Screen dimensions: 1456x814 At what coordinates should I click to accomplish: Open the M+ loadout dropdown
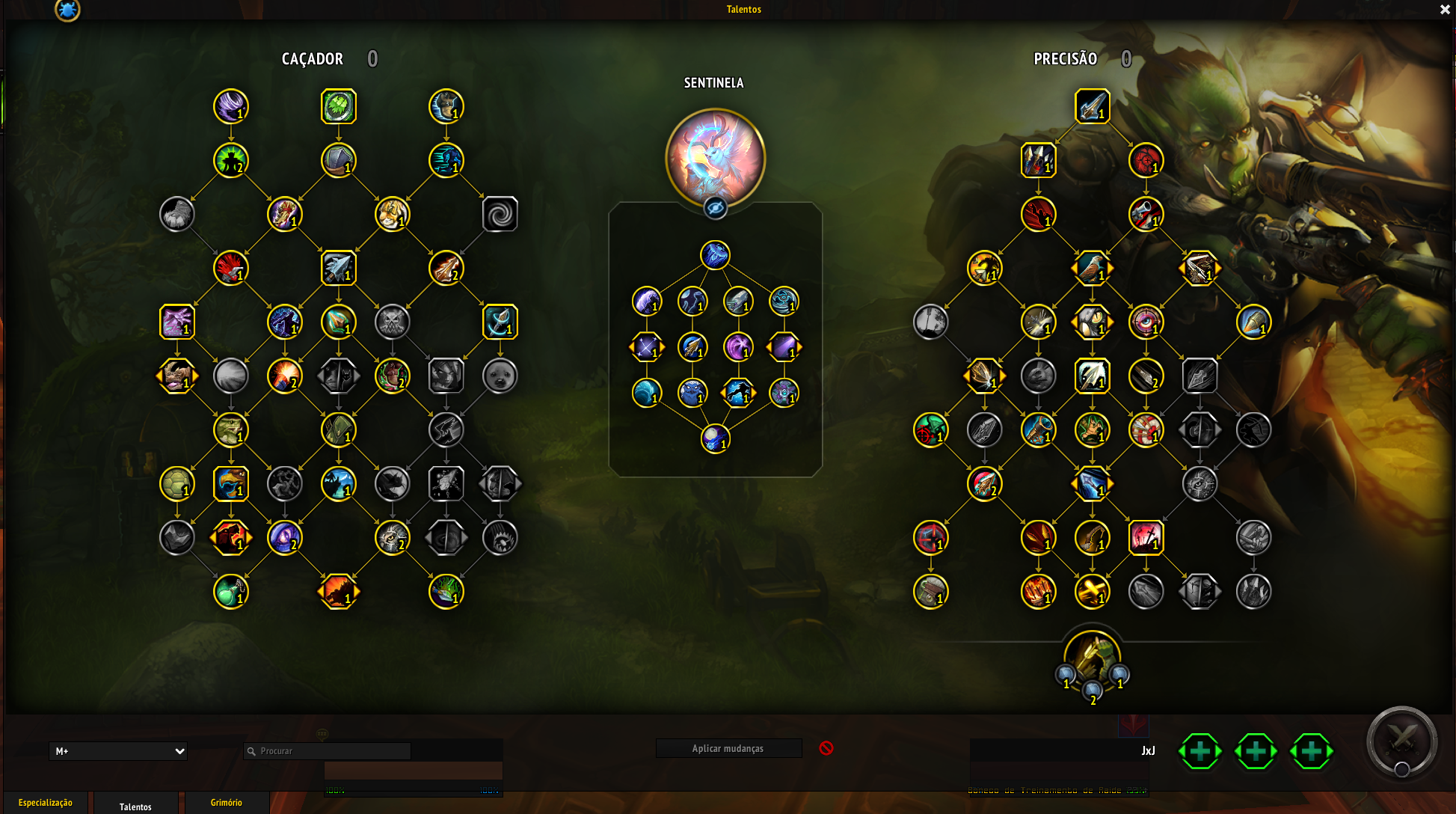(x=118, y=751)
